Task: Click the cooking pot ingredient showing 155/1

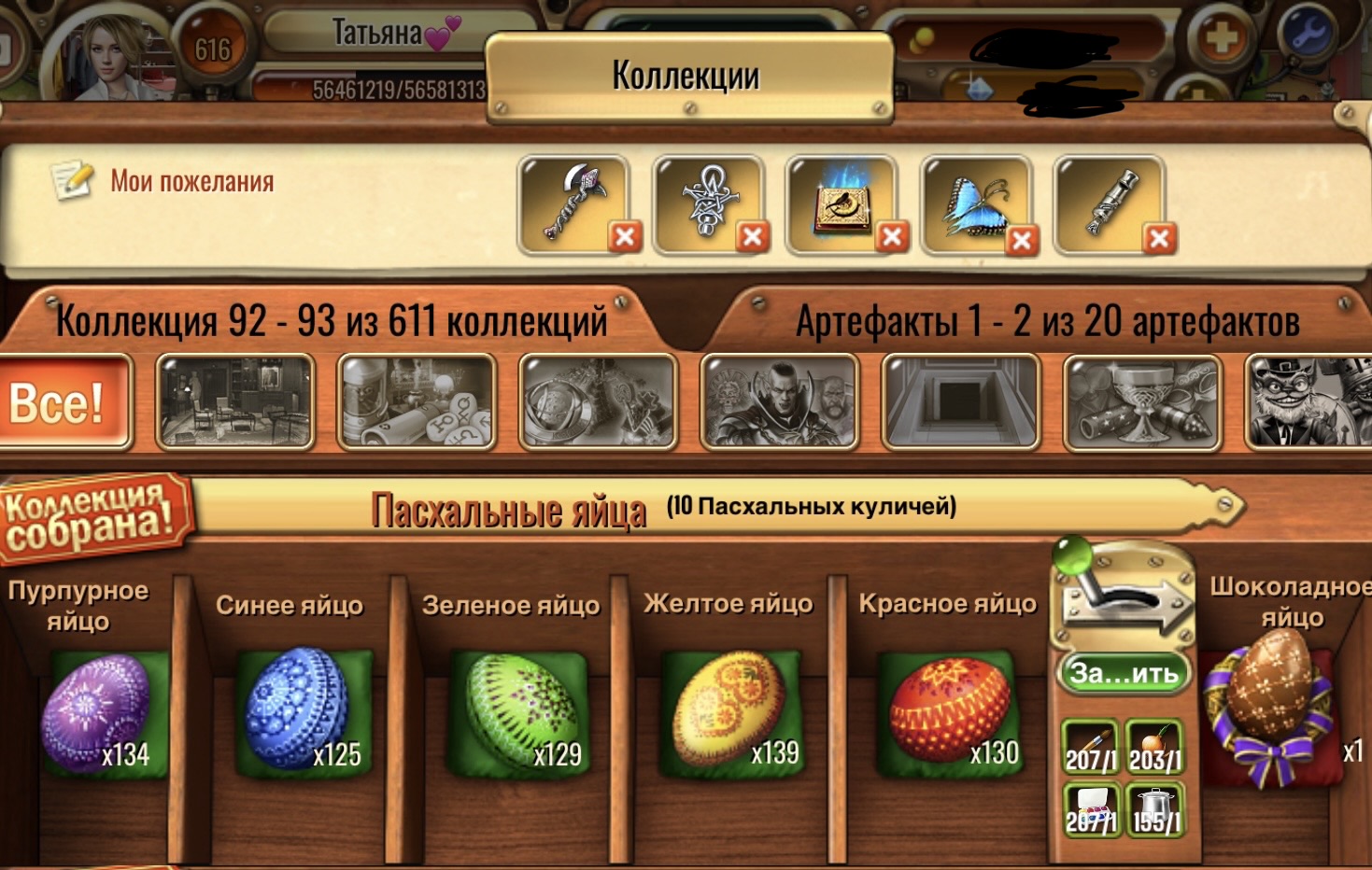Action: click(x=1156, y=809)
